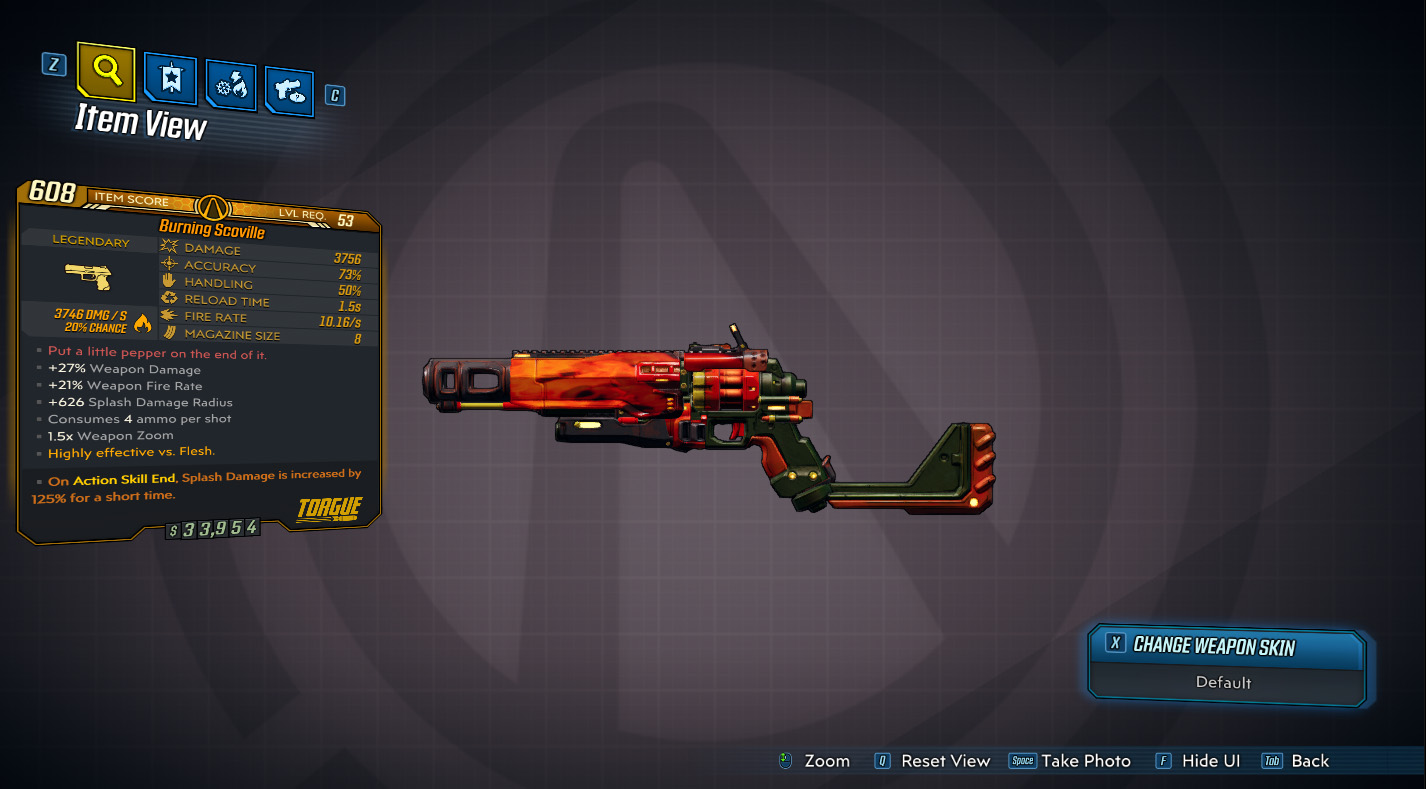Select the magnifying glass Item View icon
Screen dimensions: 1426x789
pos(104,72)
